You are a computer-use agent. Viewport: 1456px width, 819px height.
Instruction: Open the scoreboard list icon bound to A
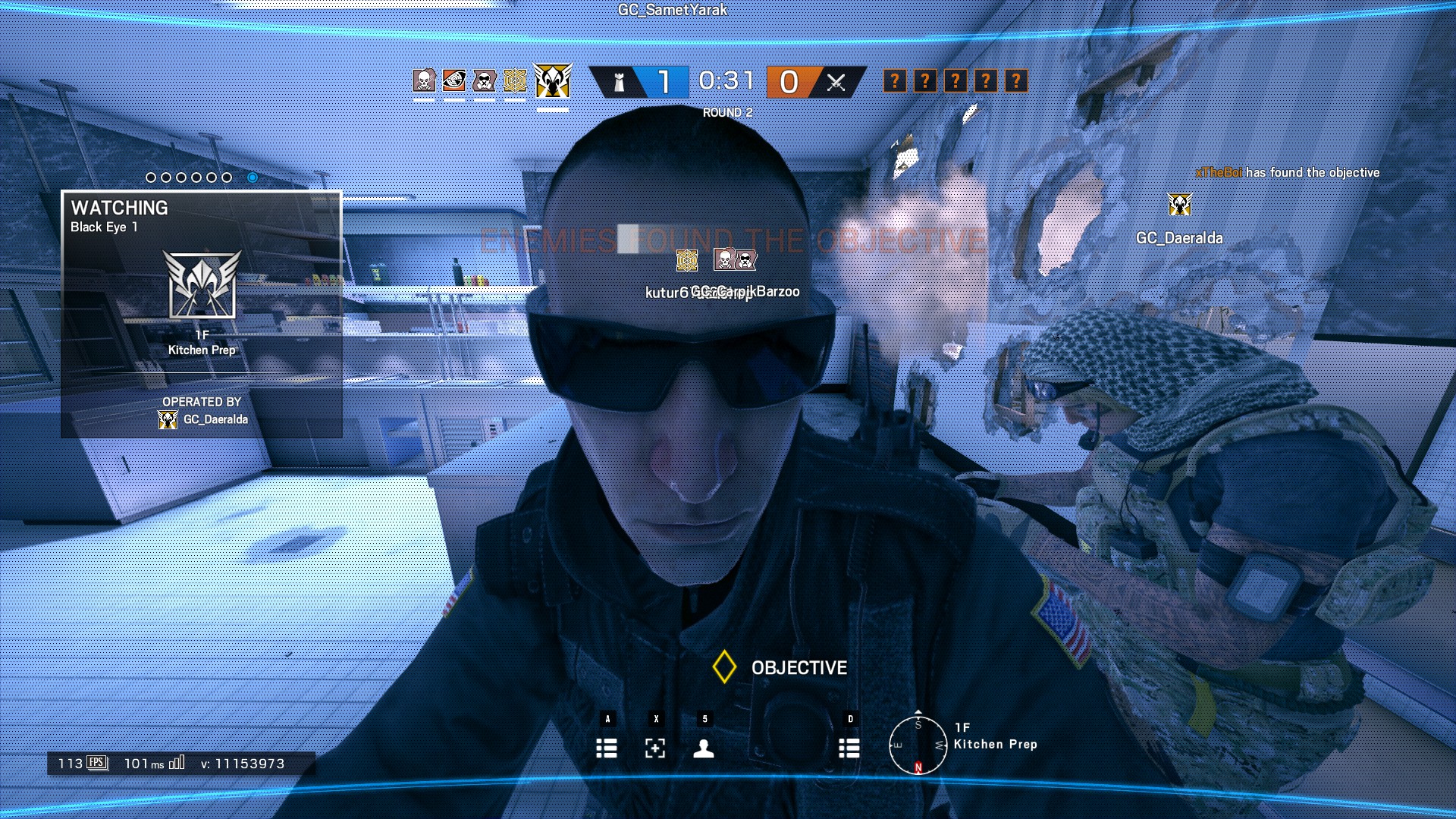coord(607,749)
